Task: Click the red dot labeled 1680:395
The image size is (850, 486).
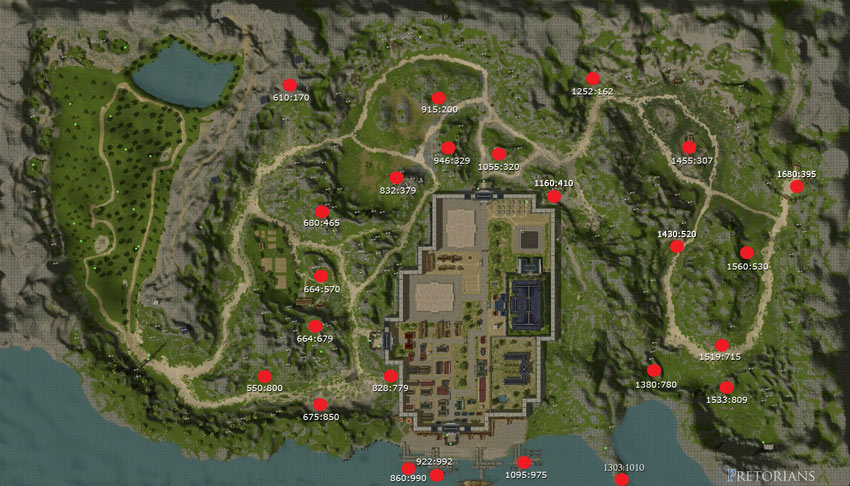Action: 796,186
